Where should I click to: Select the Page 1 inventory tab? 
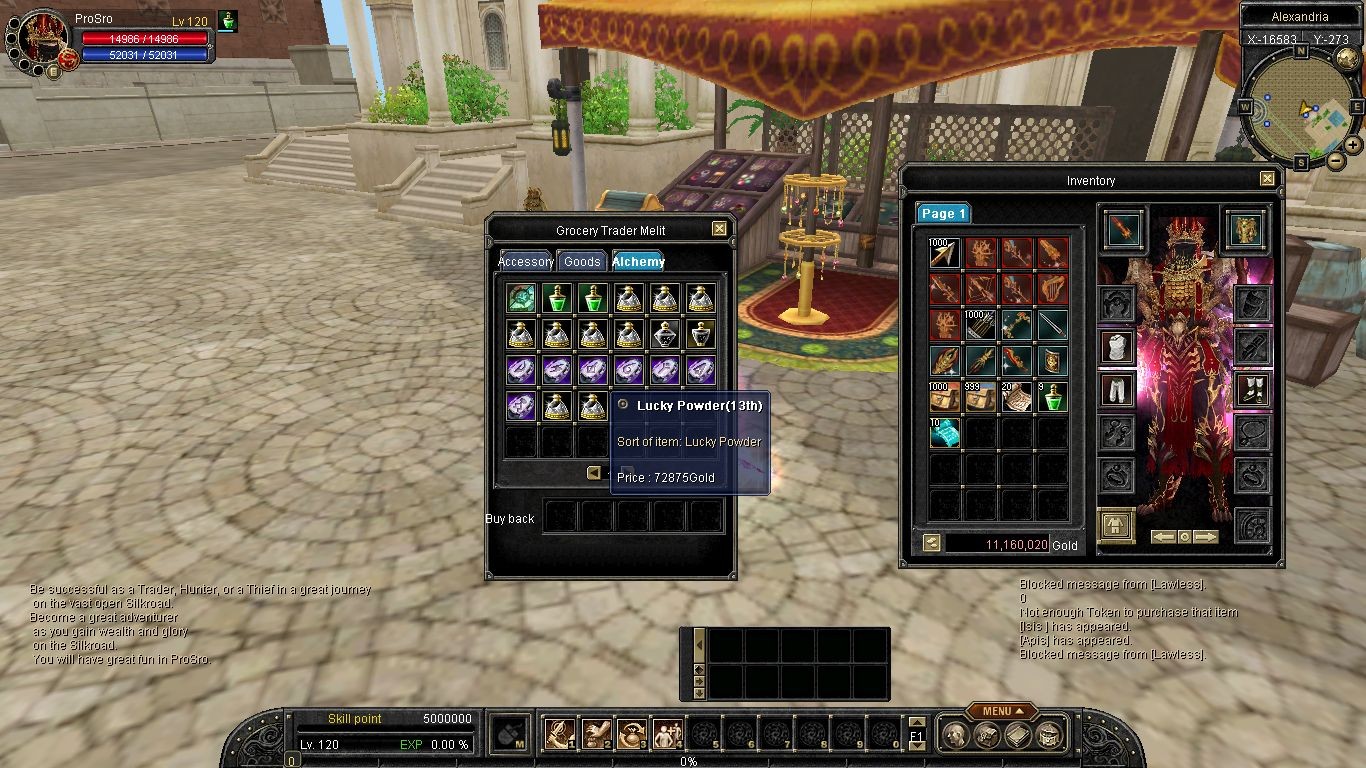(x=943, y=214)
